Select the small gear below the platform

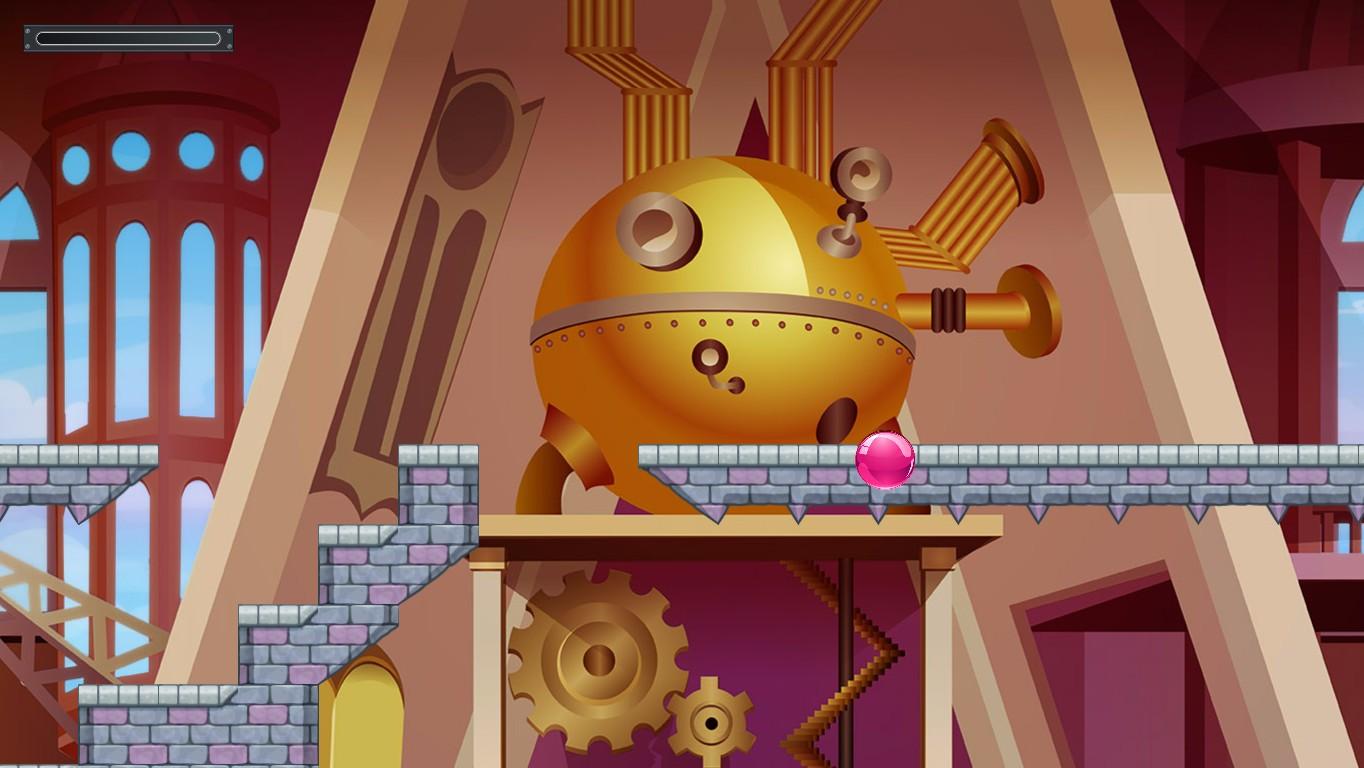[x=710, y=720]
